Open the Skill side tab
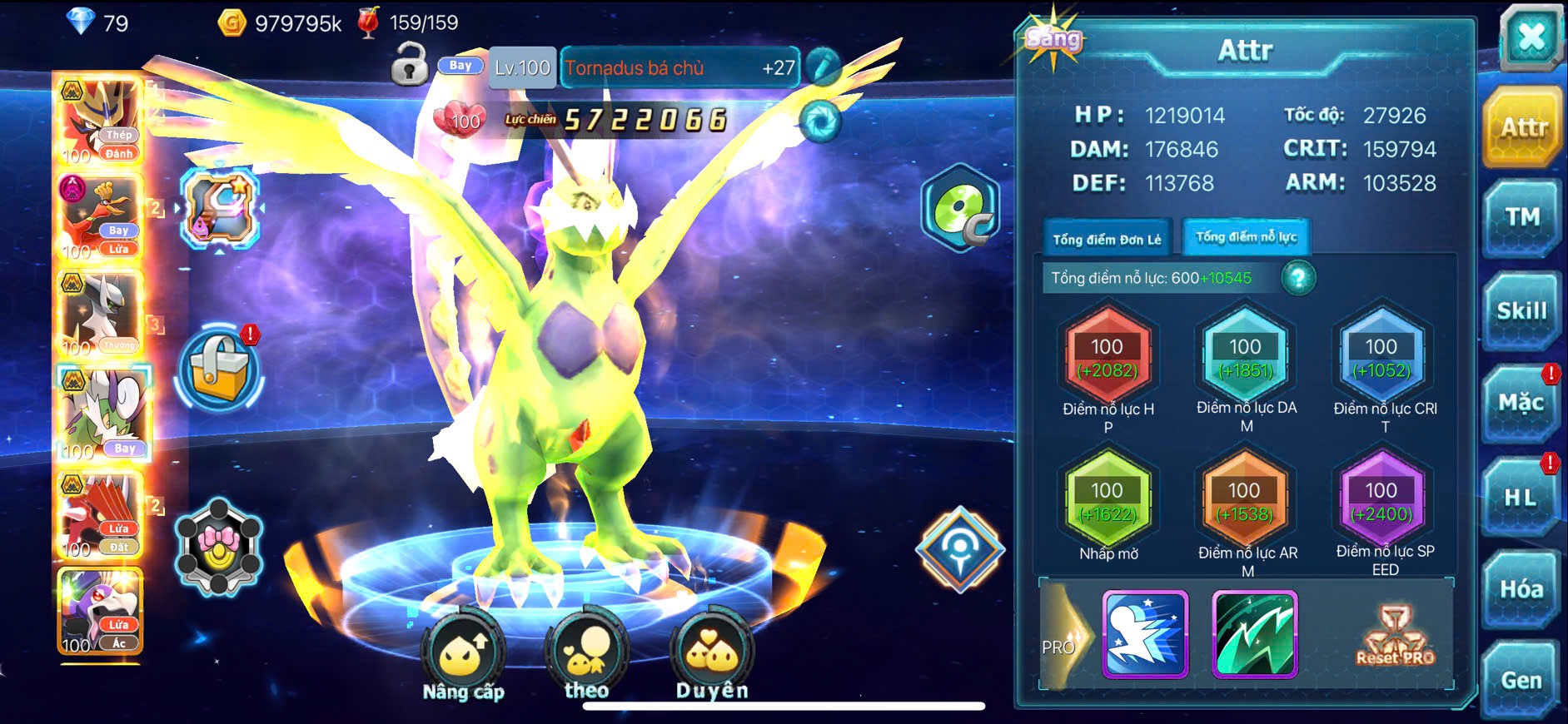The width and height of the screenshot is (1568, 724). 1521,311
